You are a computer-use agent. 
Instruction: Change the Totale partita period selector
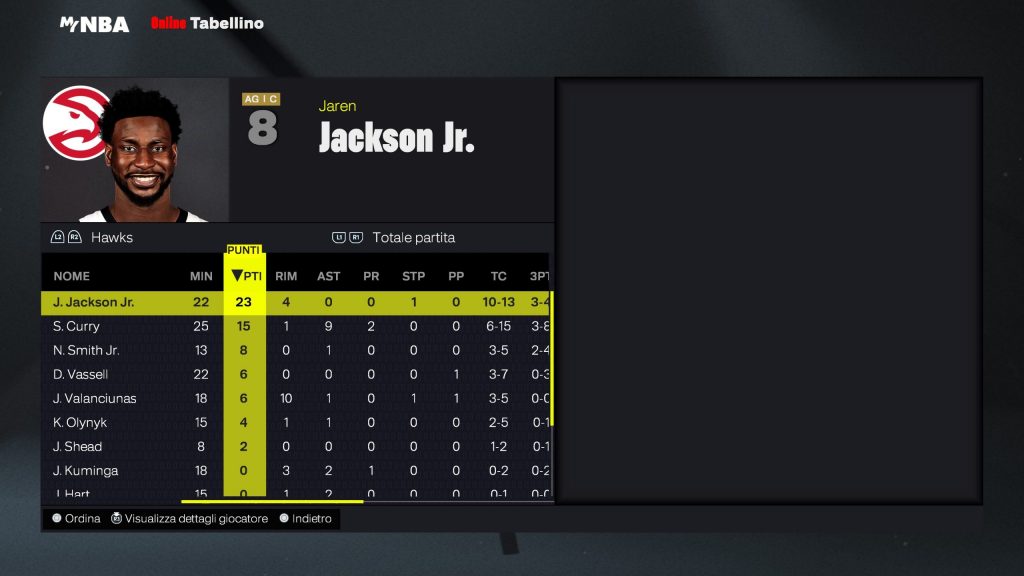[413, 238]
